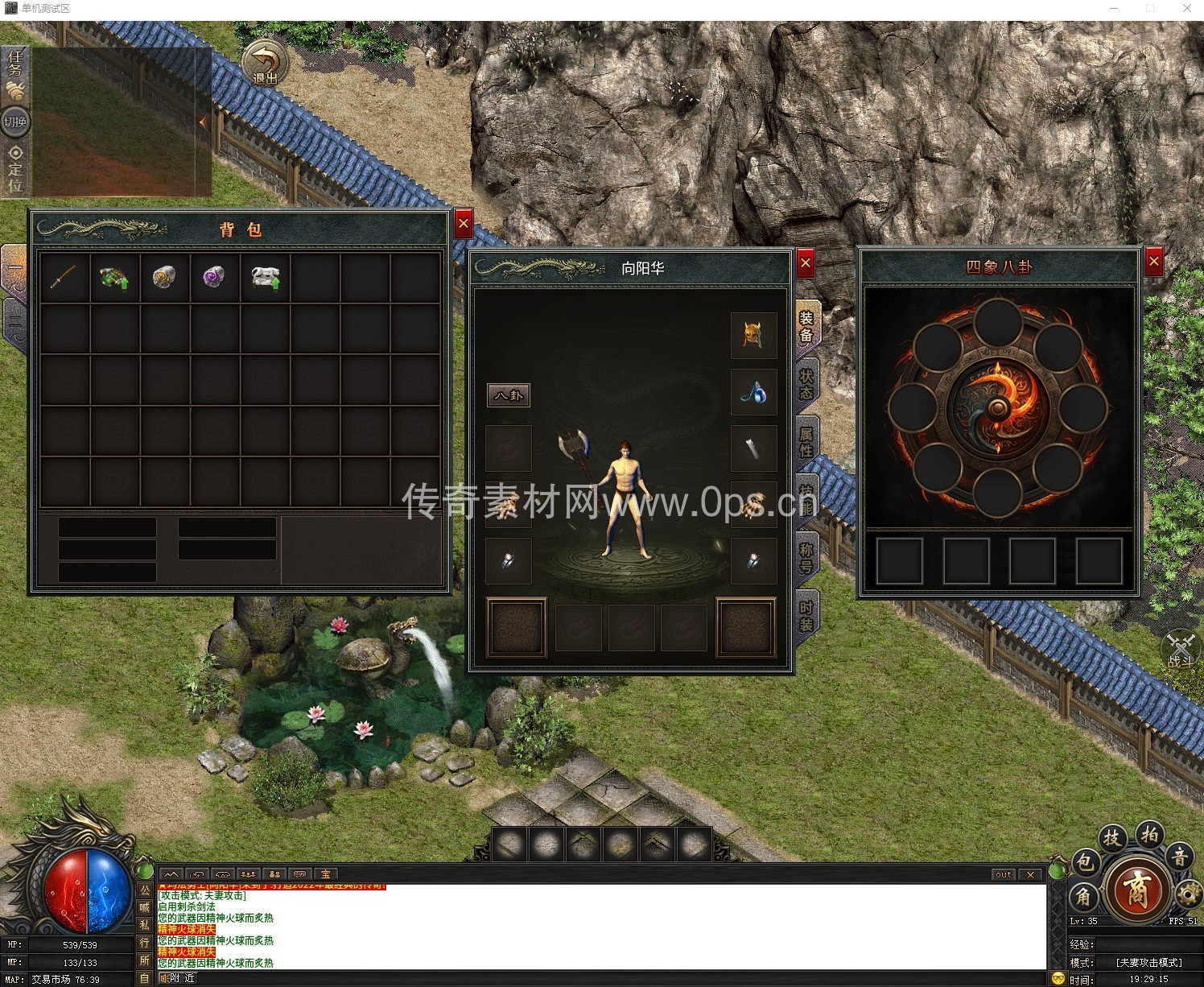1204x987 pixels.
Task: Select the equipped helmet slot
Action: [x=753, y=336]
